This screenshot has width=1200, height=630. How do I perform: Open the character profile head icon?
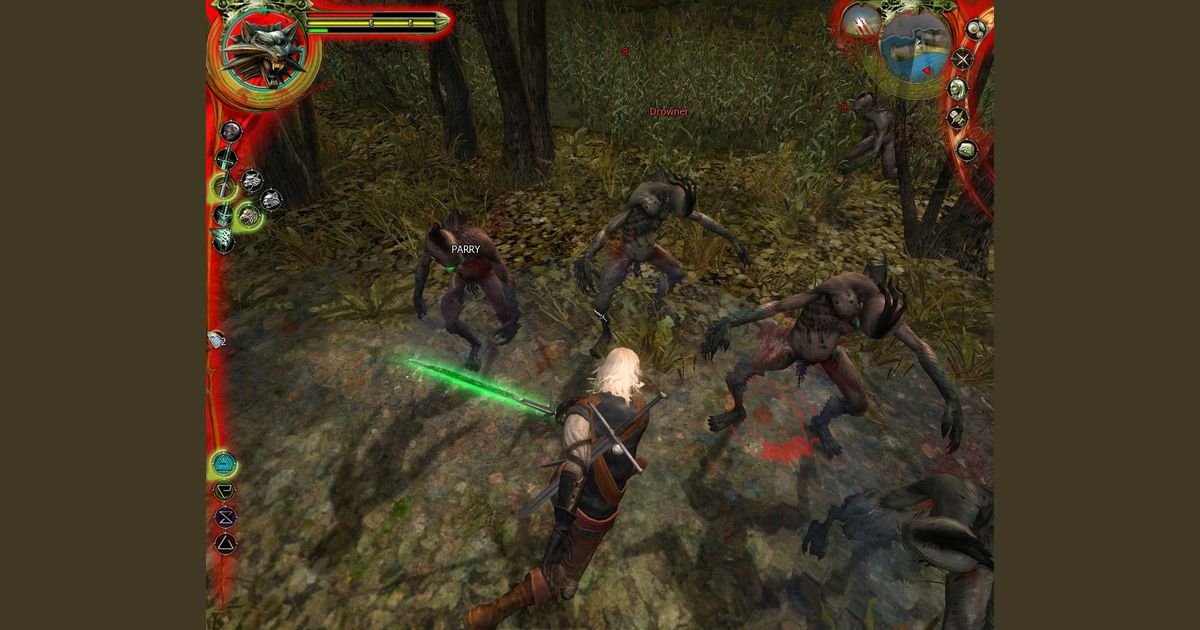click(x=957, y=89)
